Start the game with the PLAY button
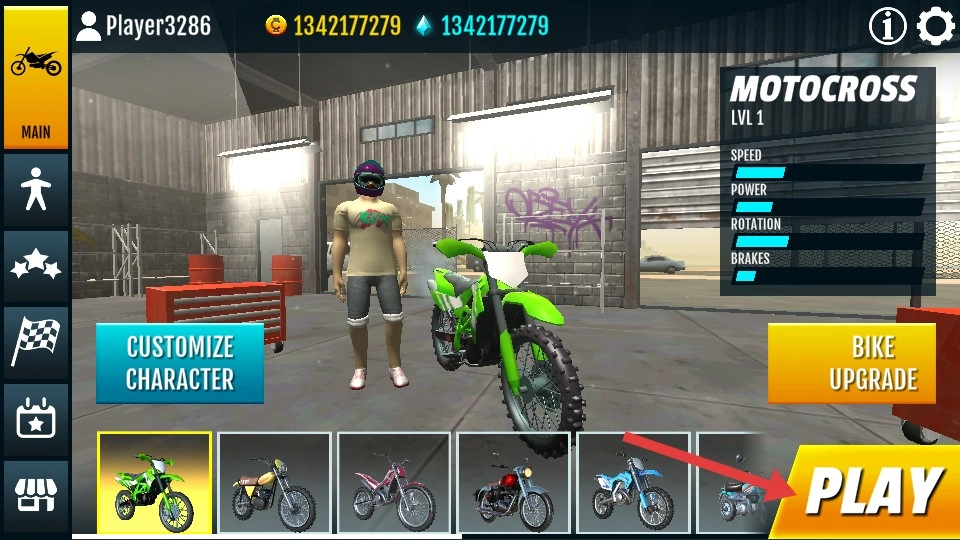Screen dimensions: 960x540 coord(872,492)
